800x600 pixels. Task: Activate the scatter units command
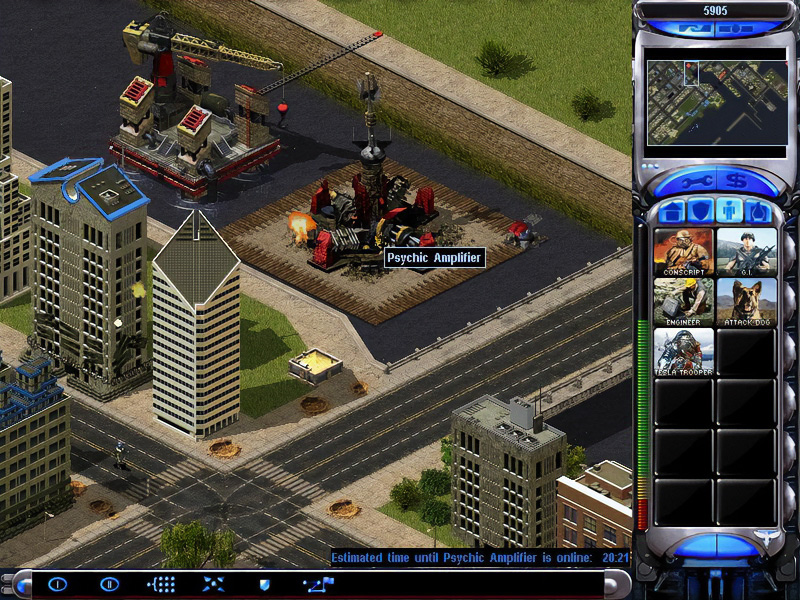(x=213, y=584)
